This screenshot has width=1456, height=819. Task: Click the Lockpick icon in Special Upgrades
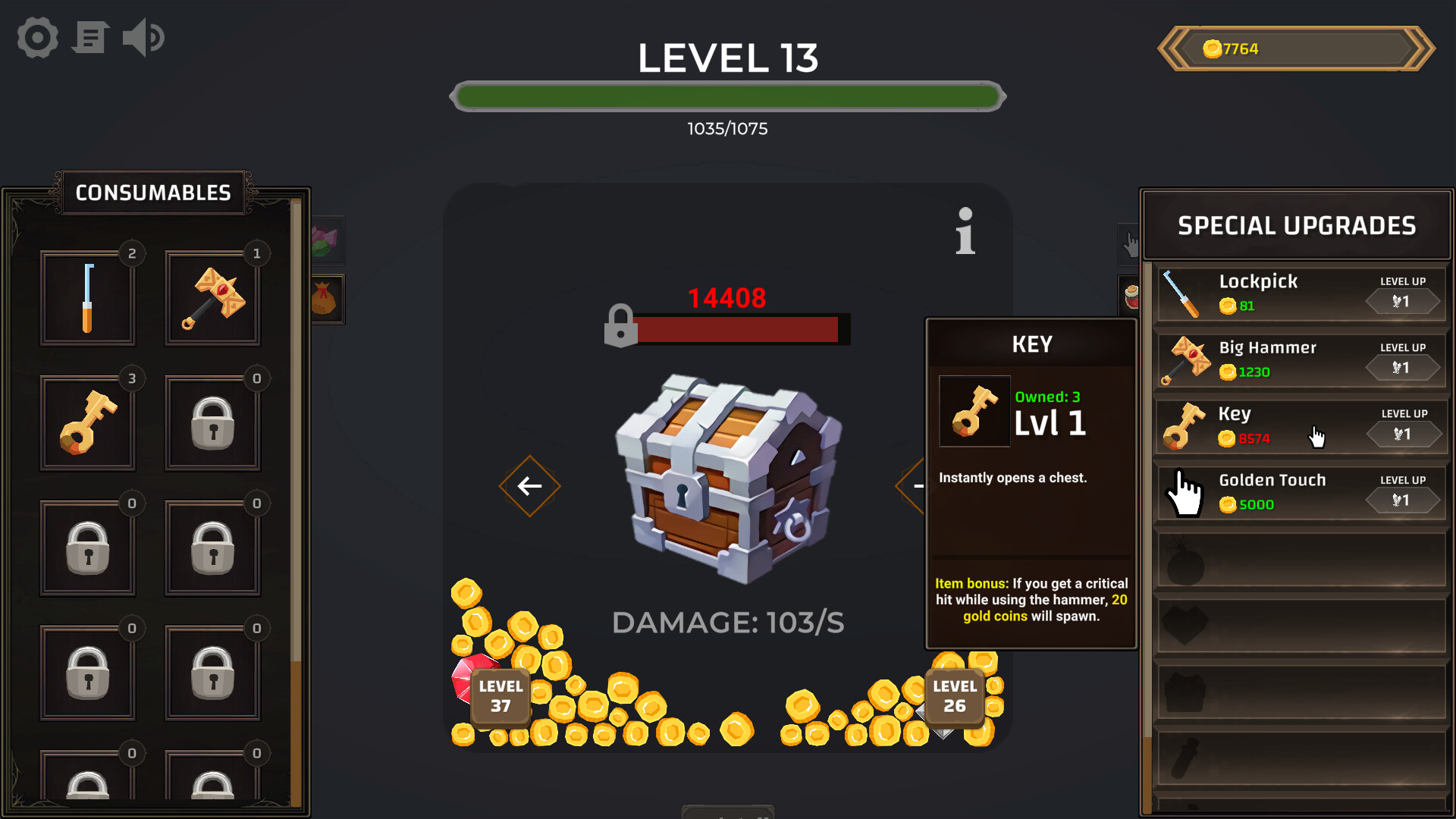pos(1183,293)
